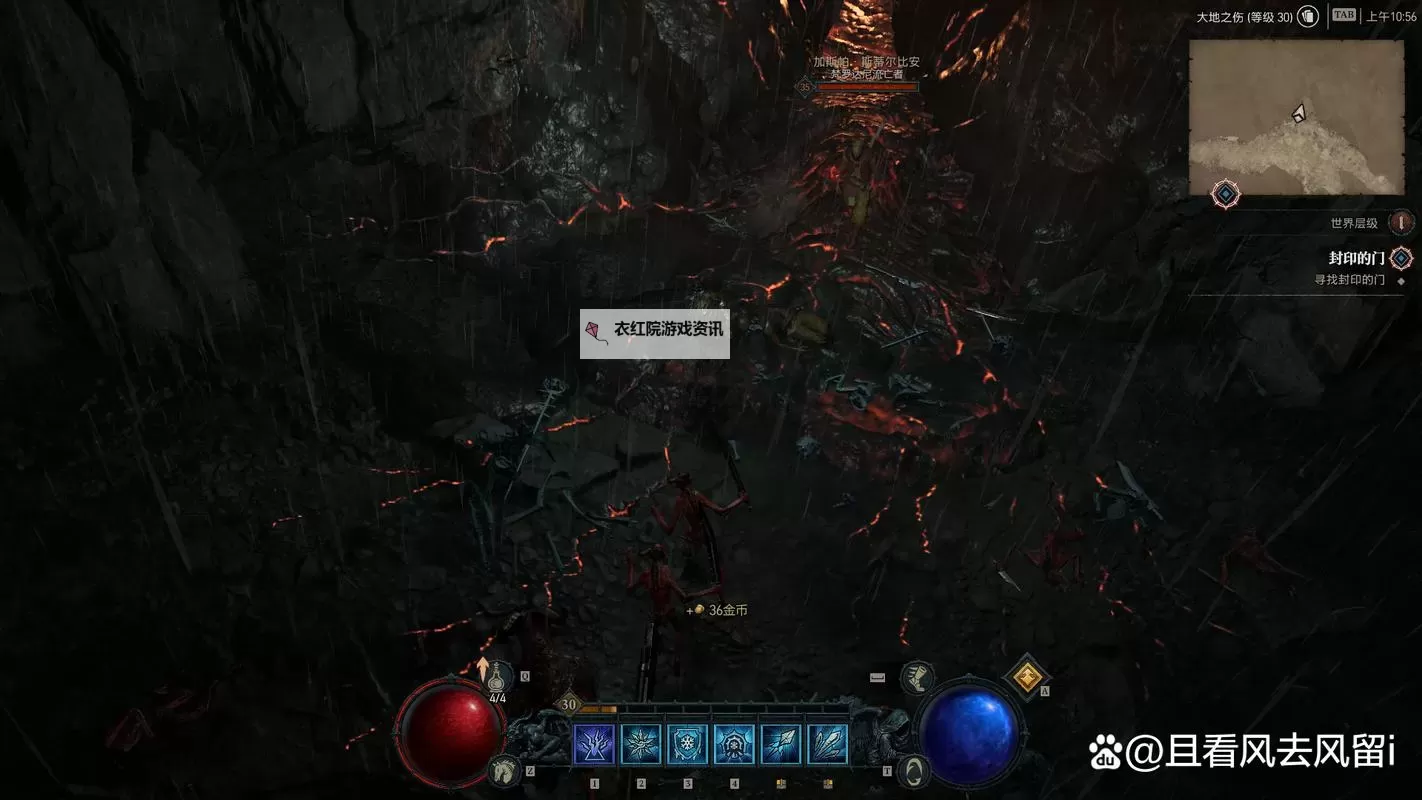Screen dimensions: 1422x800
Task: Open the 世界层级 world tier icon
Action: 1401,223
